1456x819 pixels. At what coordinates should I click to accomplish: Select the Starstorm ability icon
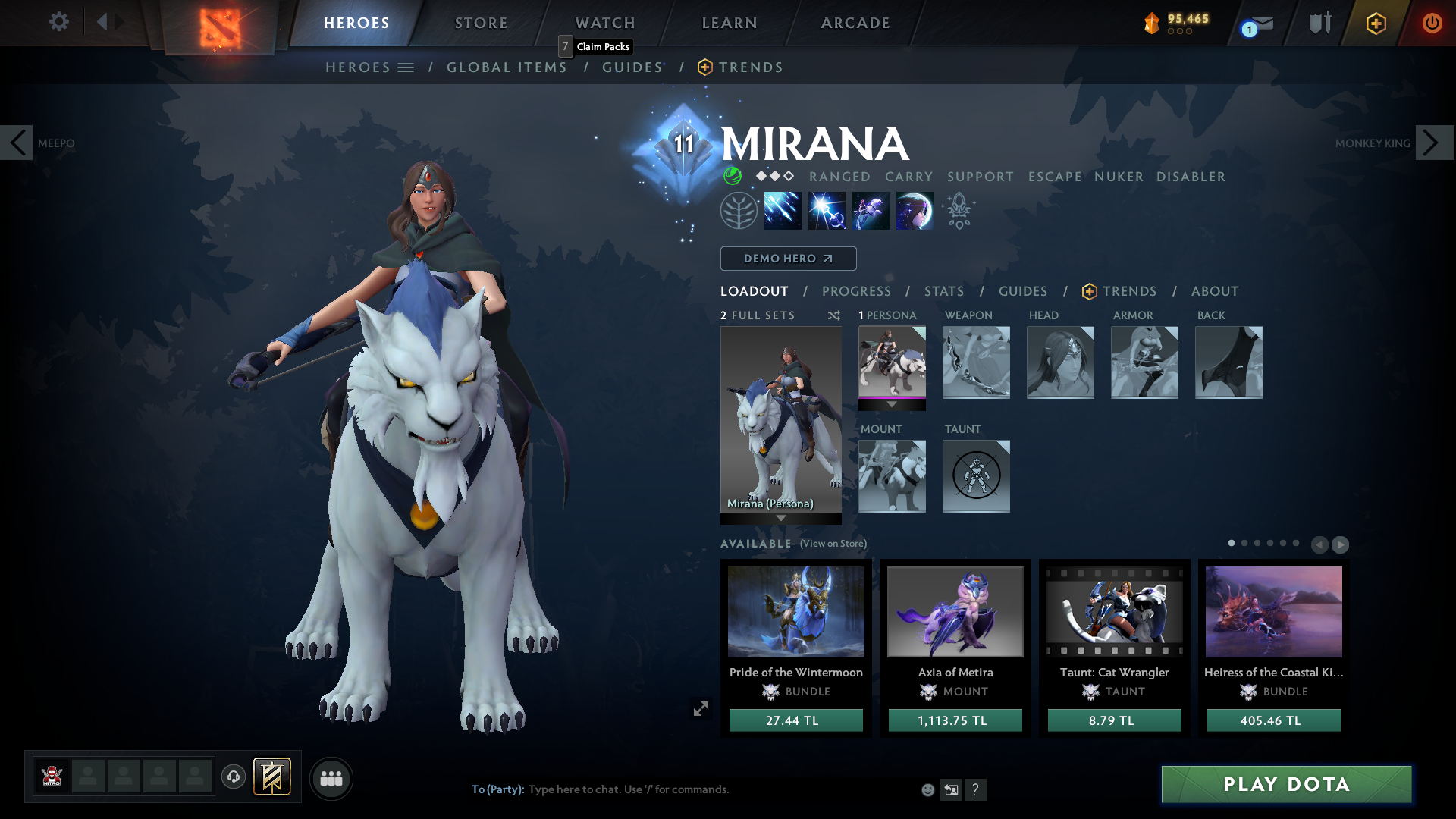pyautogui.click(x=783, y=211)
